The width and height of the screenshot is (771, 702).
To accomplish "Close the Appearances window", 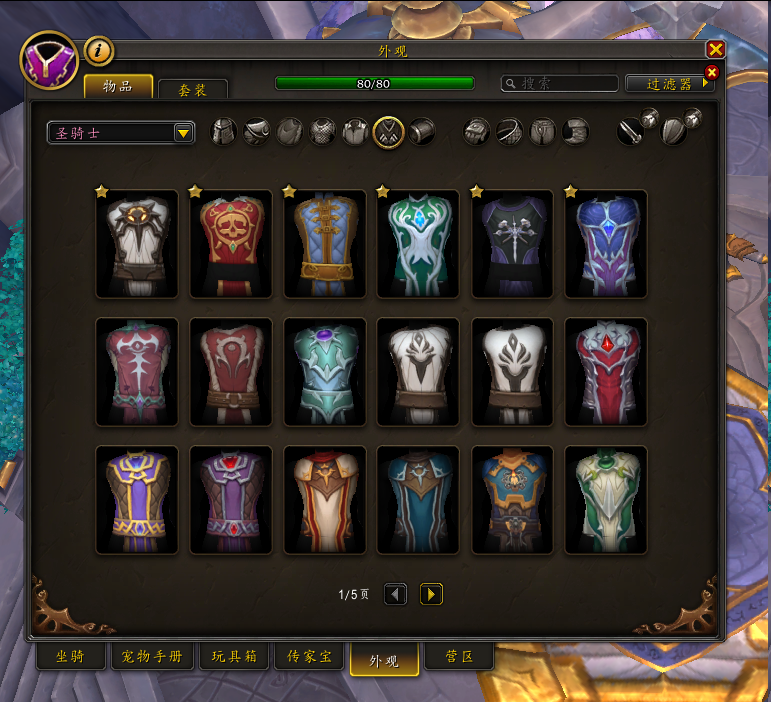I will click(x=715, y=49).
